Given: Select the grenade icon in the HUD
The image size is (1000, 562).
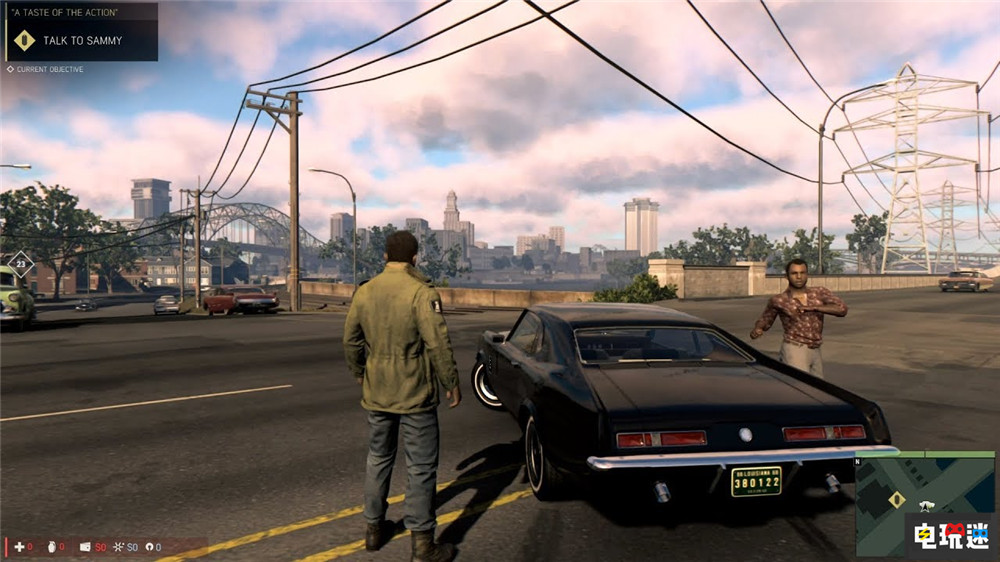Looking at the screenshot, I should point(53,547).
